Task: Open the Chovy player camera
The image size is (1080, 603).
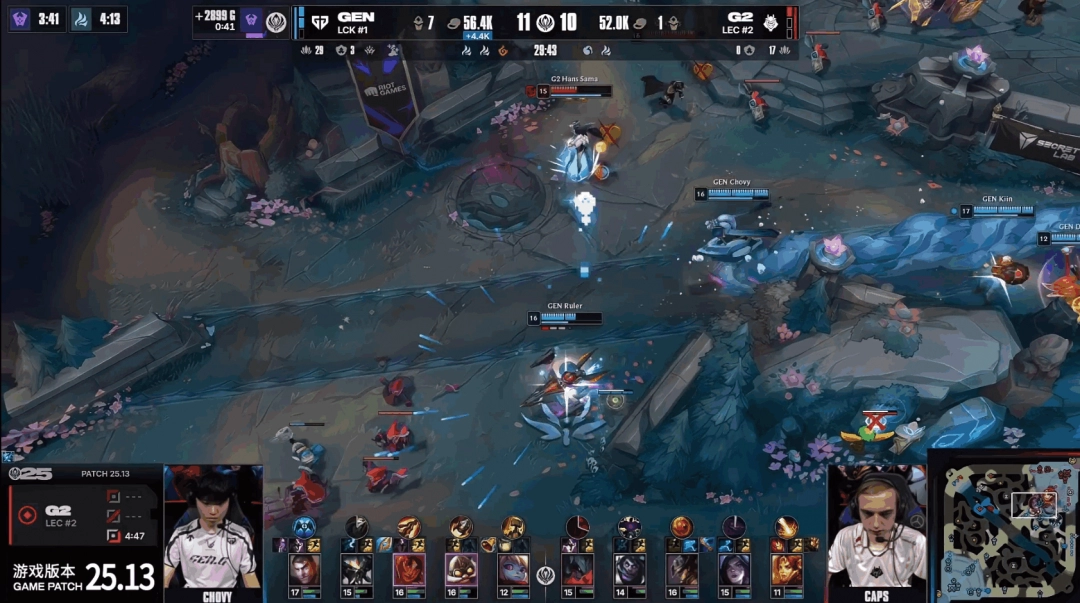Action: click(x=213, y=535)
